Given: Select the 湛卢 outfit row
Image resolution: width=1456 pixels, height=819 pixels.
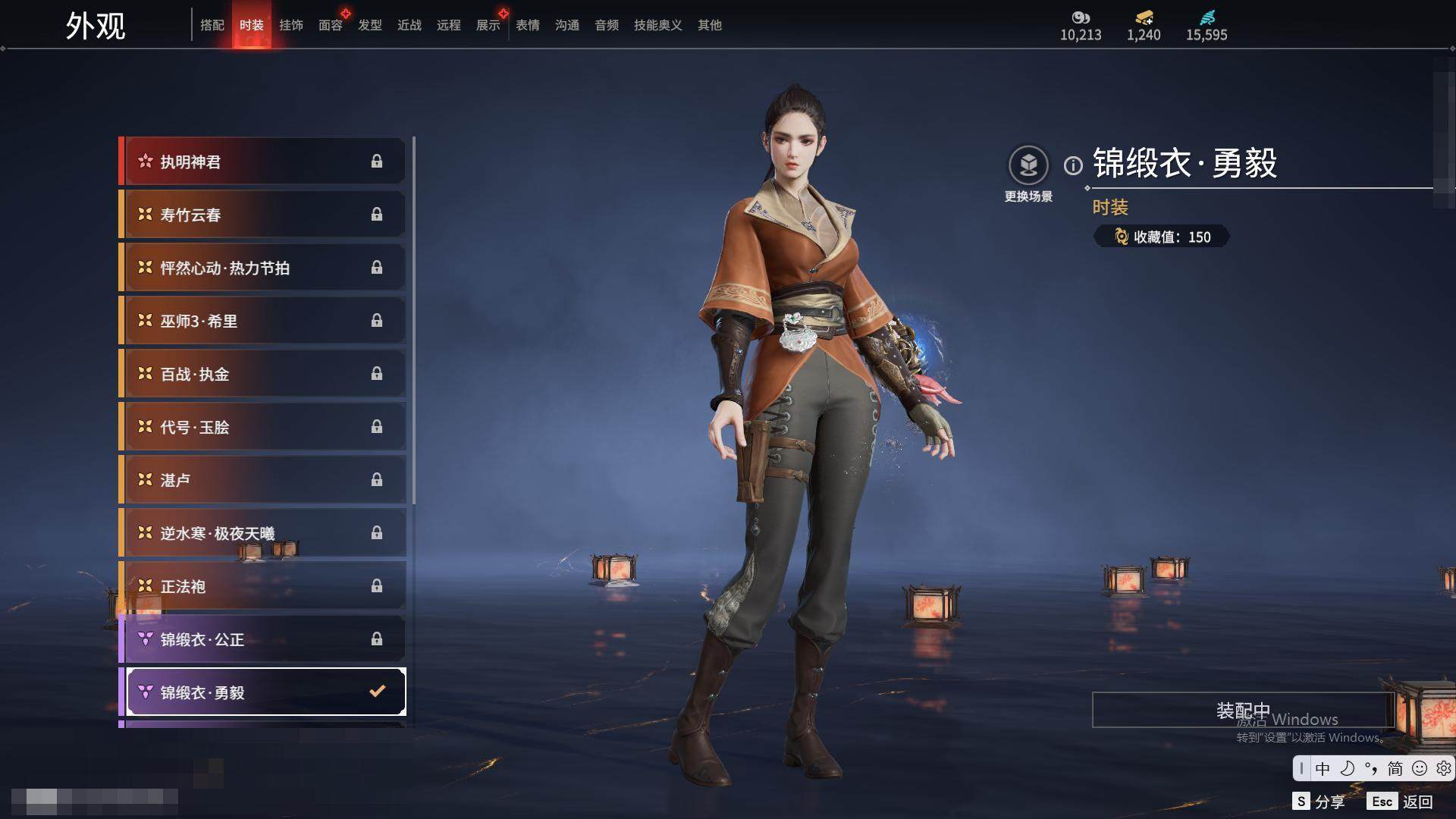Looking at the screenshot, I should pos(262,480).
